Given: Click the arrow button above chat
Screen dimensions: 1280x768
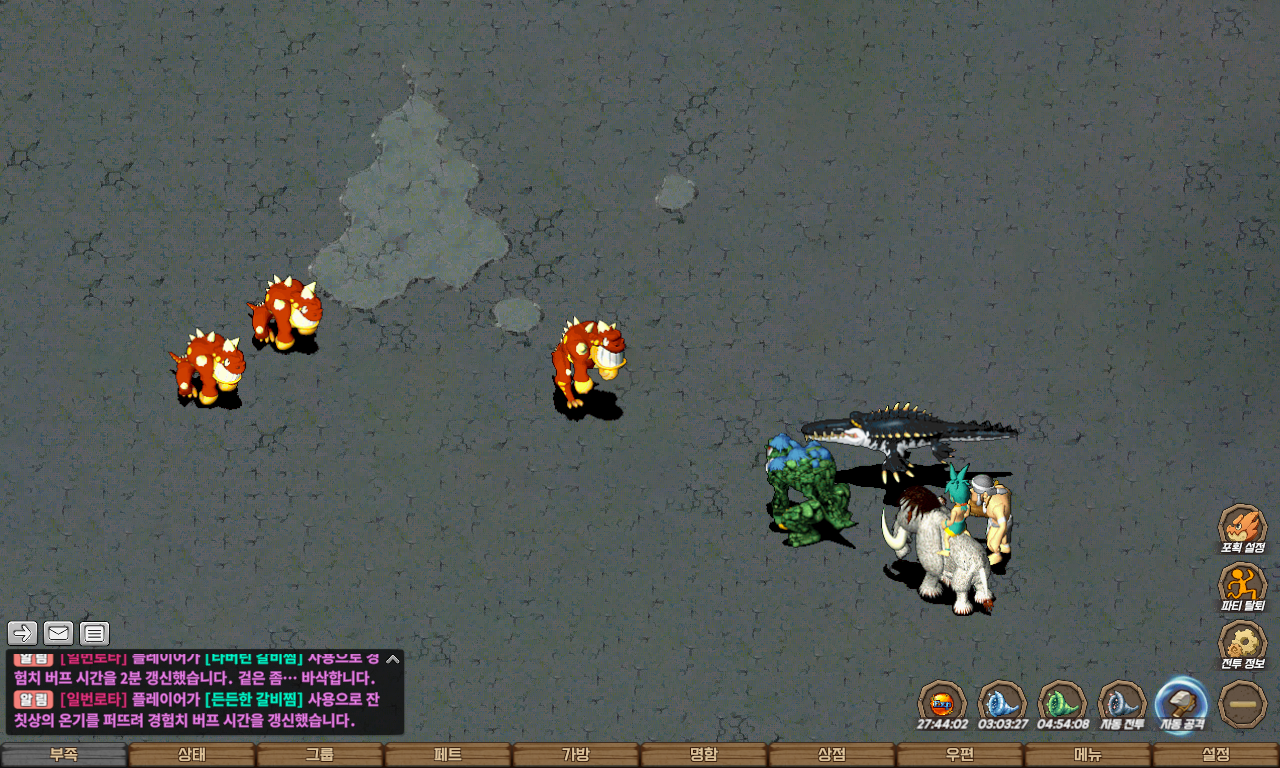Looking at the screenshot, I should click(x=23, y=633).
